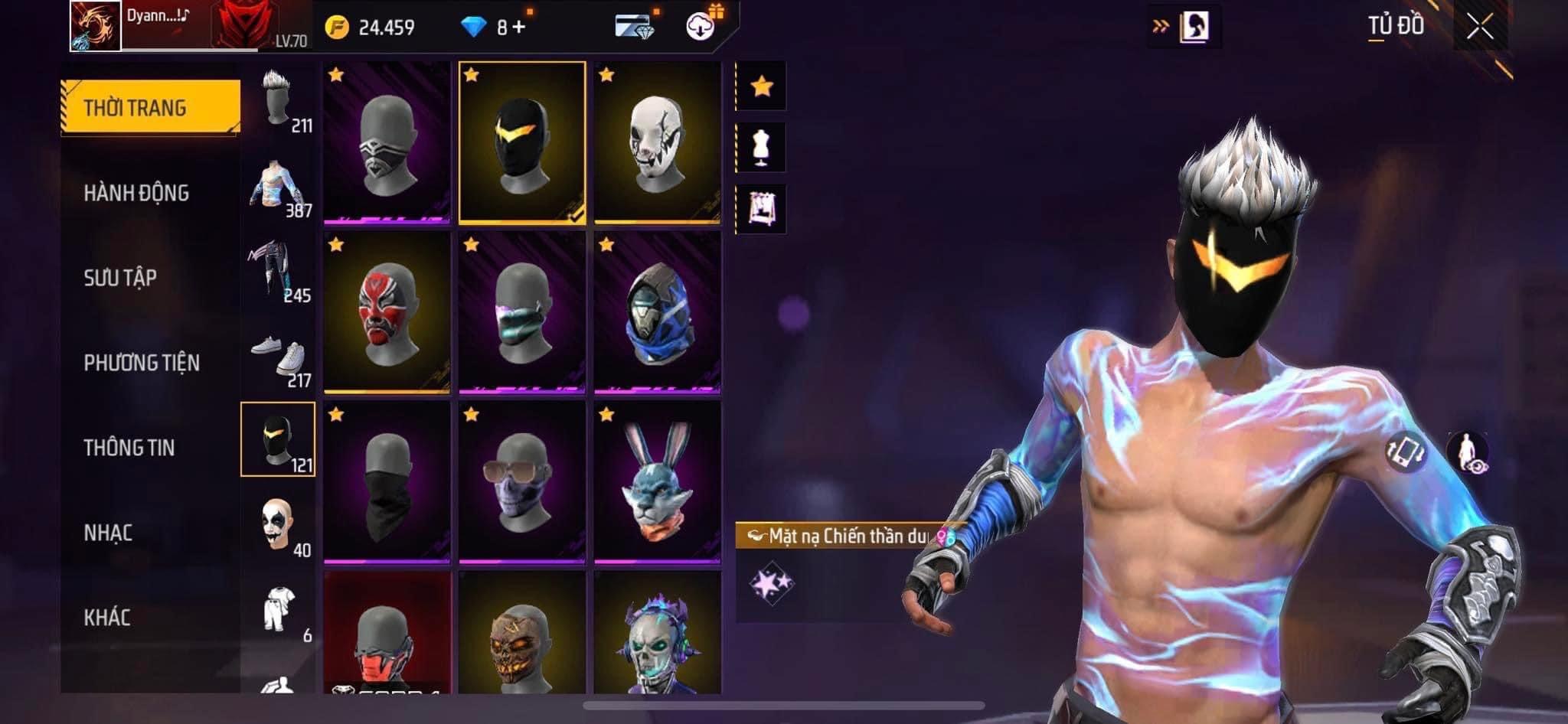Choose the blue rabbit head mask
Viewport: 1568px width, 724px height.
(657, 483)
